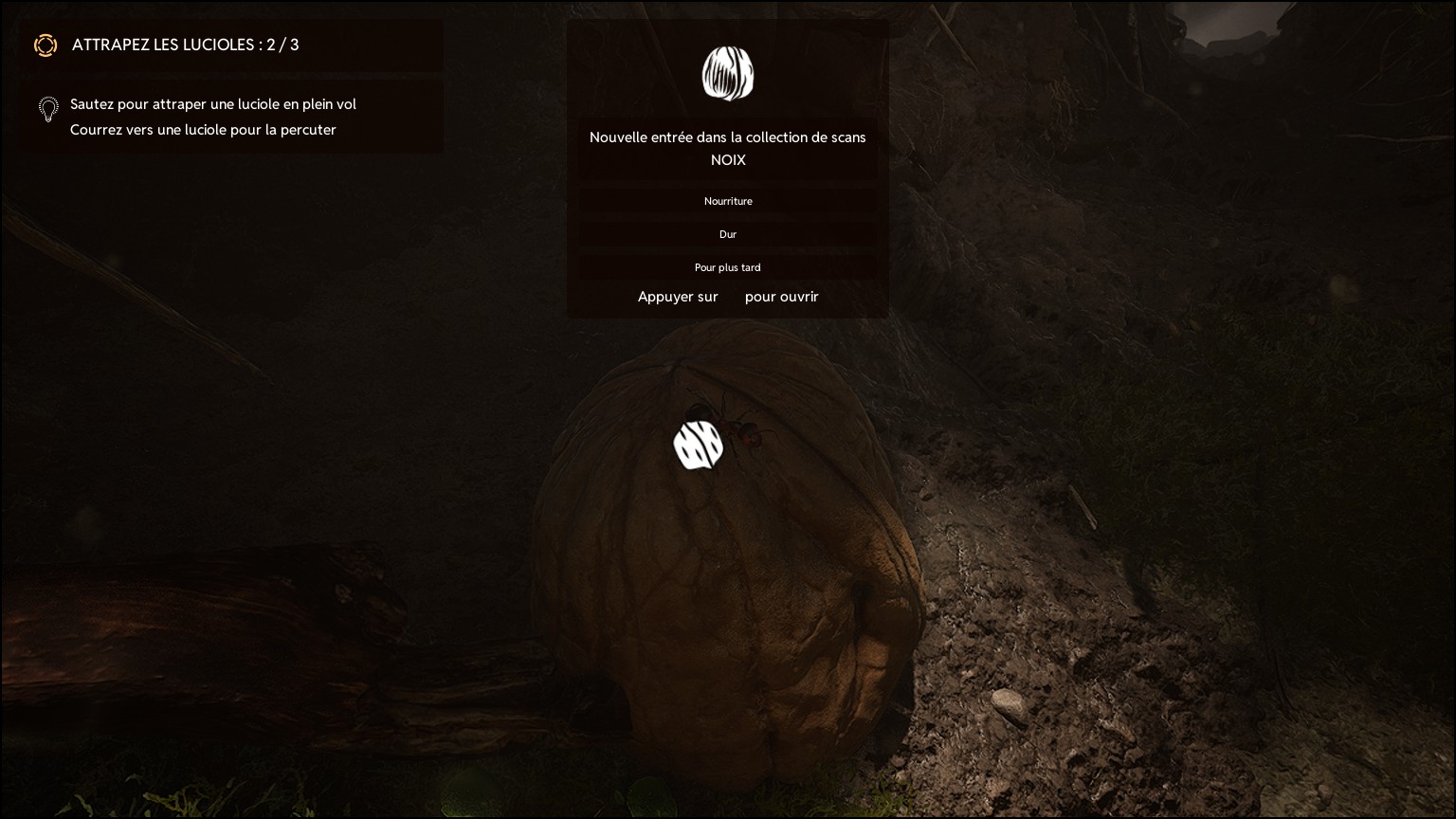The height and width of the screenshot is (819, 1456).
Task: Select the Nourriture tag row
Action: [x=728, y=201]
